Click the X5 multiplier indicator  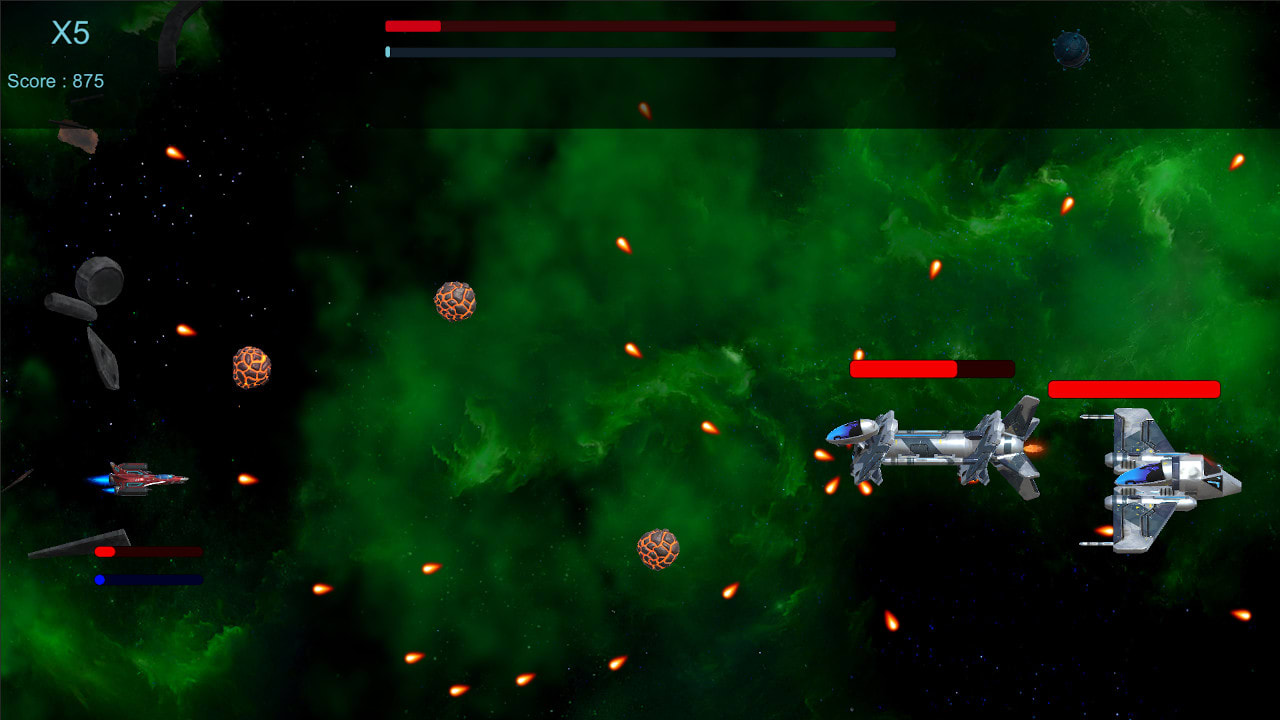coord(70,34)
